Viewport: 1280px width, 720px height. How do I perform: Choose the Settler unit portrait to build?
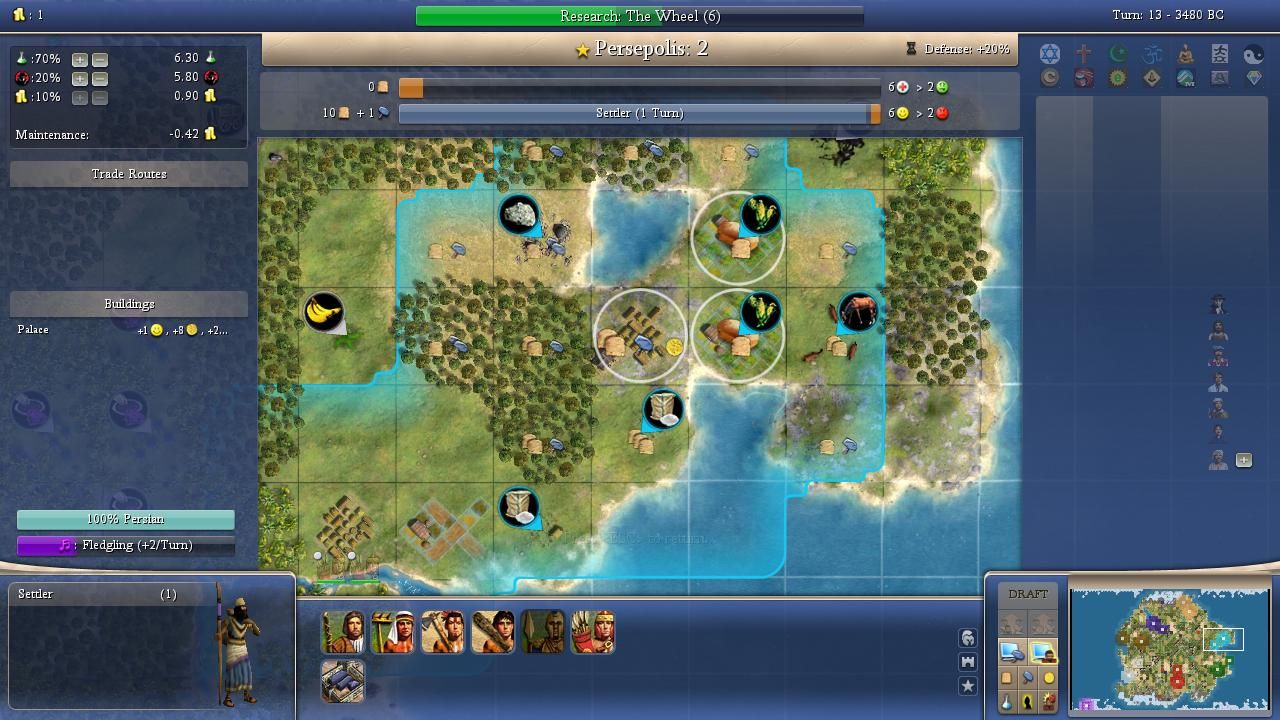point(343,632)
